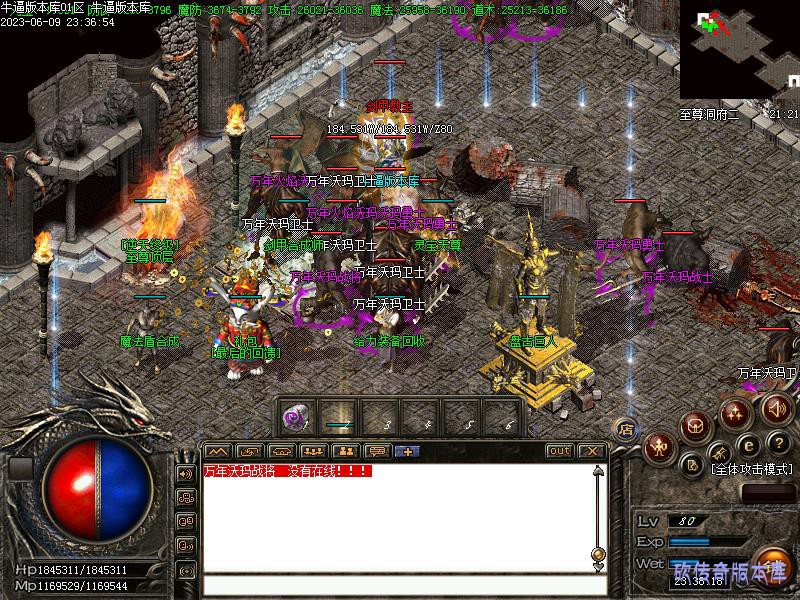The height and width of the screenshot is (600, 800).
Task: Click the round 'e' button
Action: click(747, 445)
